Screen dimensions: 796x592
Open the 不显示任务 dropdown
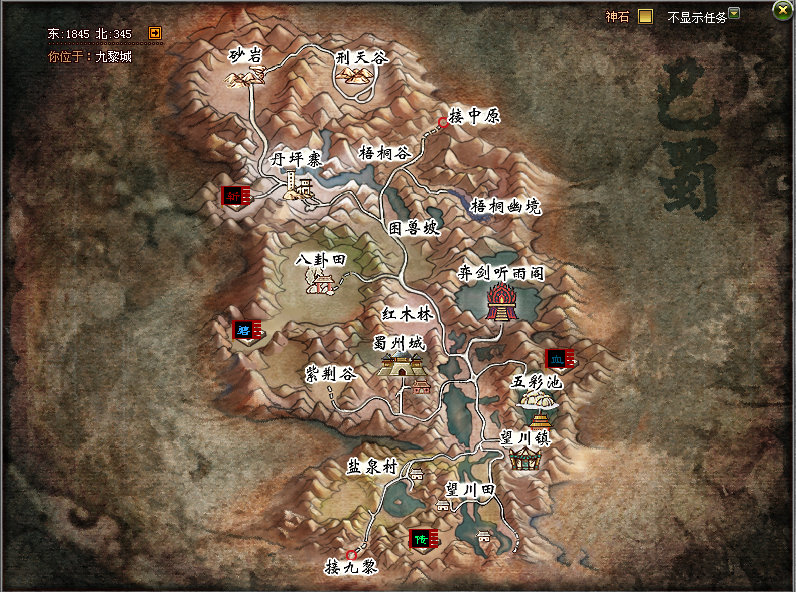click(x=734, y=14)
